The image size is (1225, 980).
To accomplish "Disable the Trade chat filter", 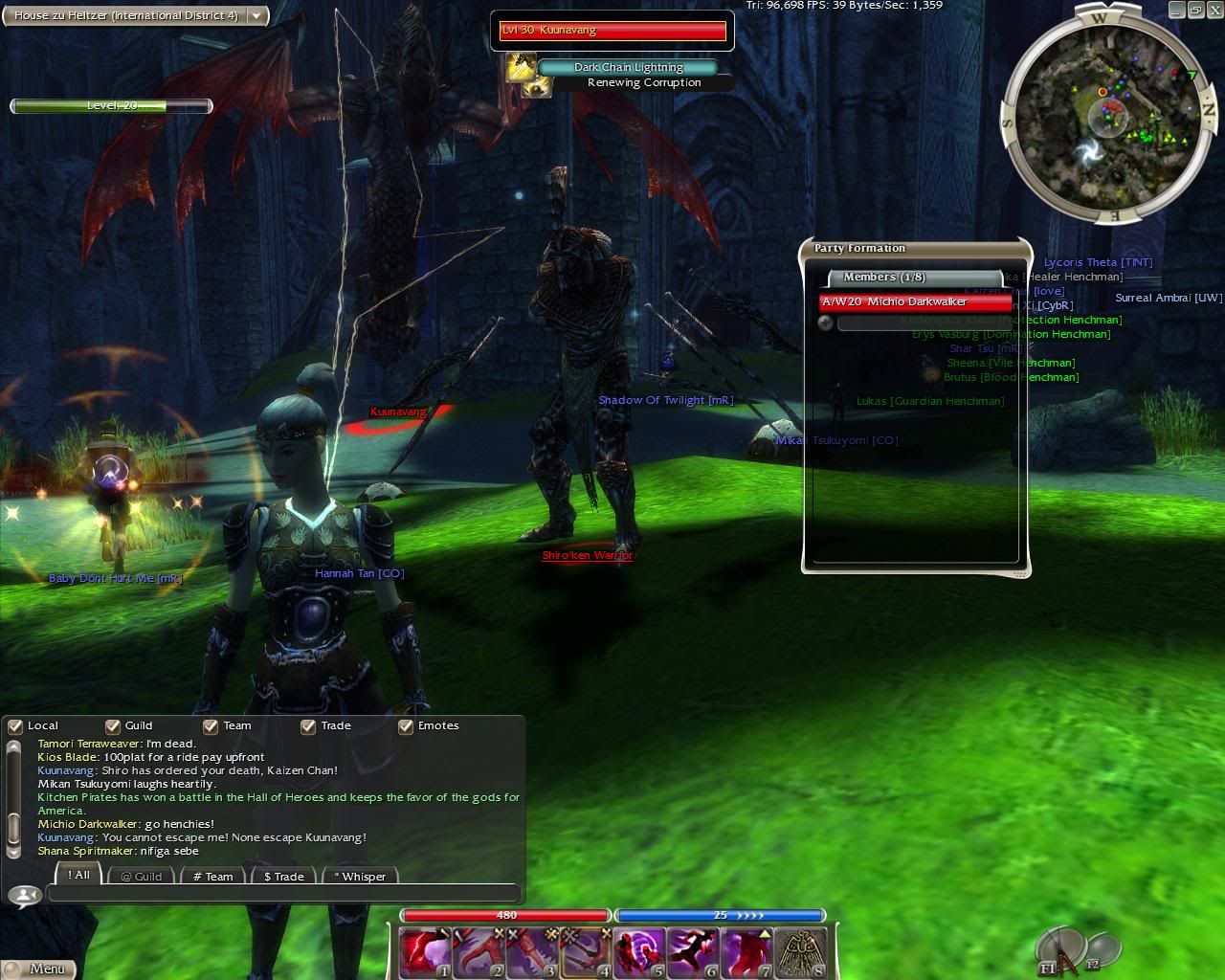I will [308, 726].
